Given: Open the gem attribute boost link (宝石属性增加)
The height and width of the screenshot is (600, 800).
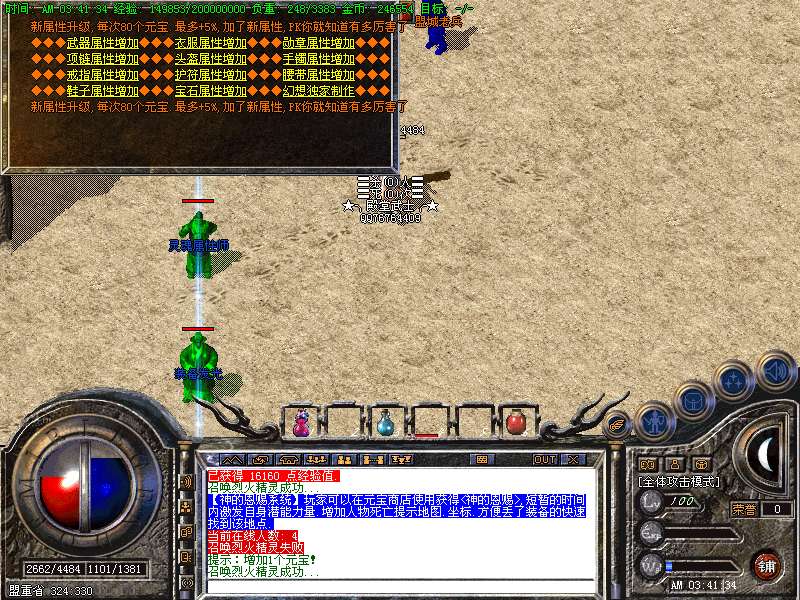Looking at the screenshot, I should click(209, 91).
